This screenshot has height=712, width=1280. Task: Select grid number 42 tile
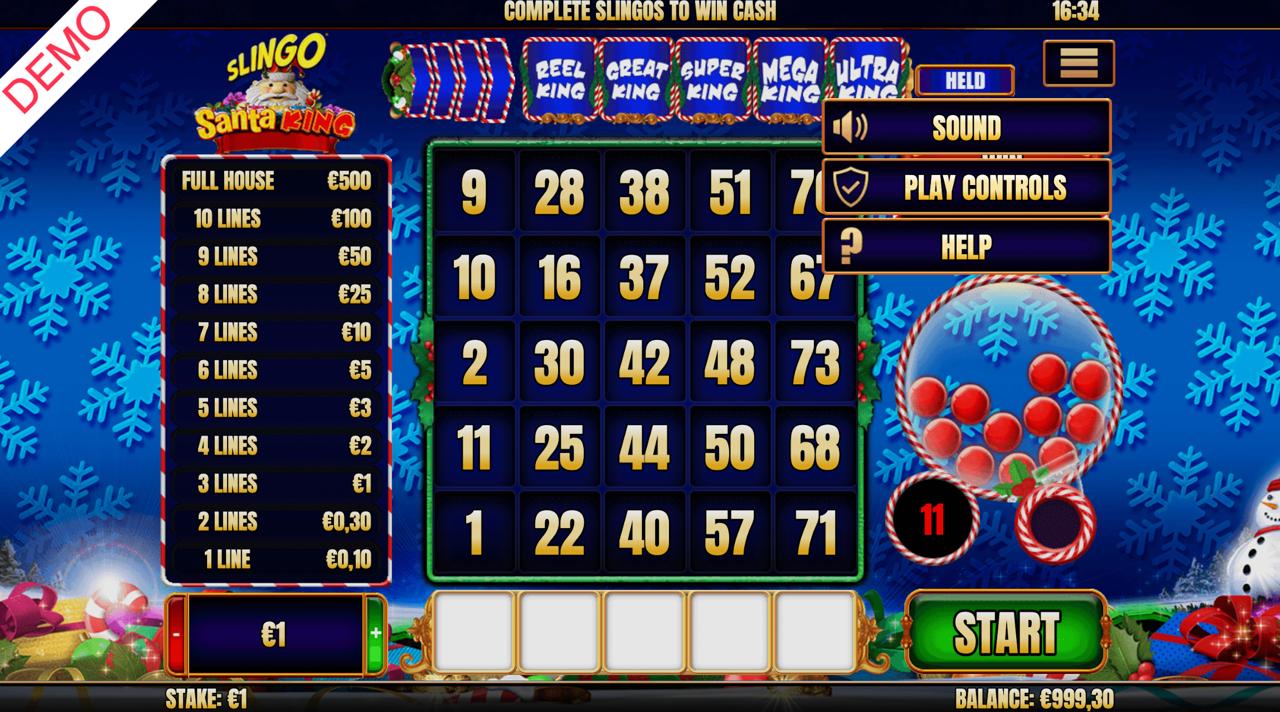click(644, 364)
